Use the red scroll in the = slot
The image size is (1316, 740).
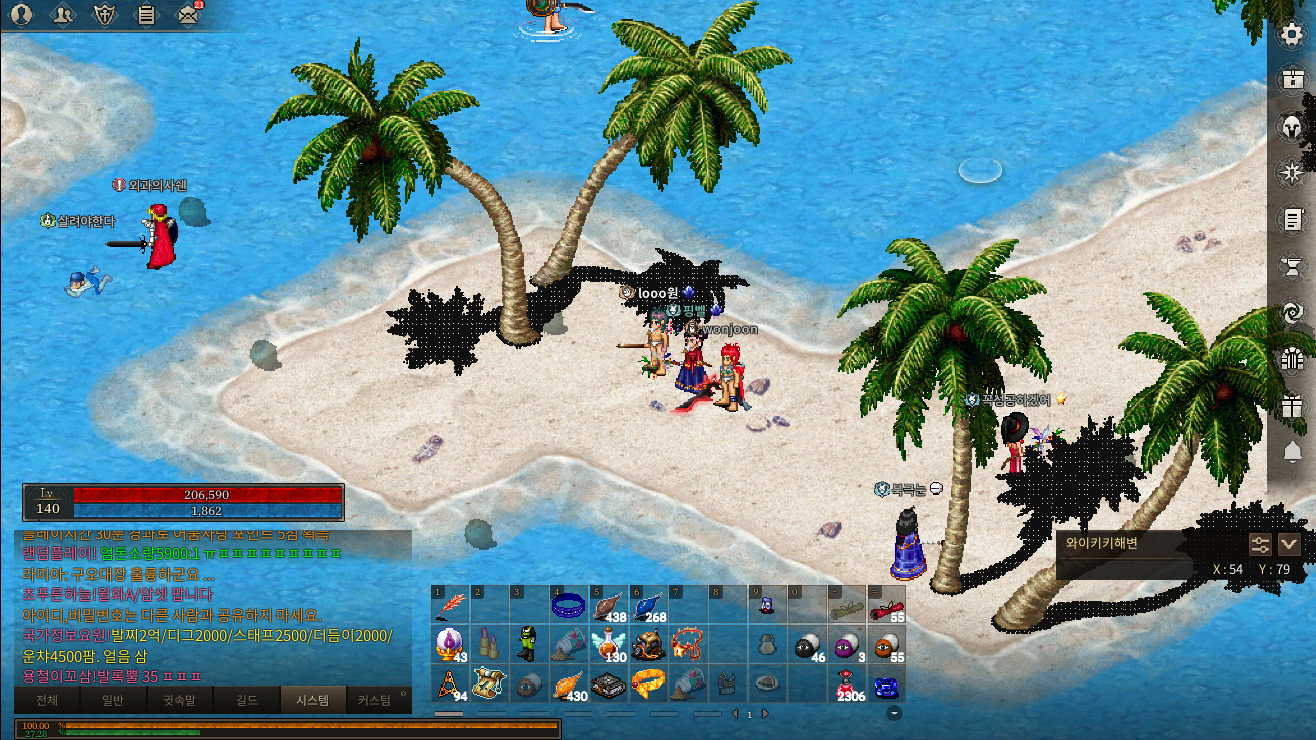(x=886, y=606)
